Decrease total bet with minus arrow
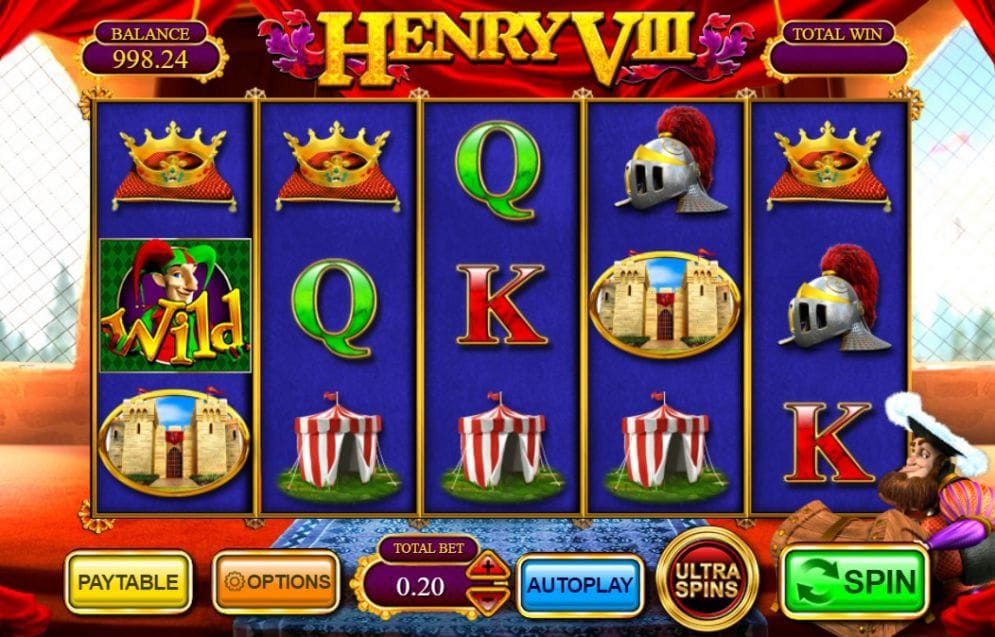This screenshot has height=637, width=995. (x=489, y=598)
